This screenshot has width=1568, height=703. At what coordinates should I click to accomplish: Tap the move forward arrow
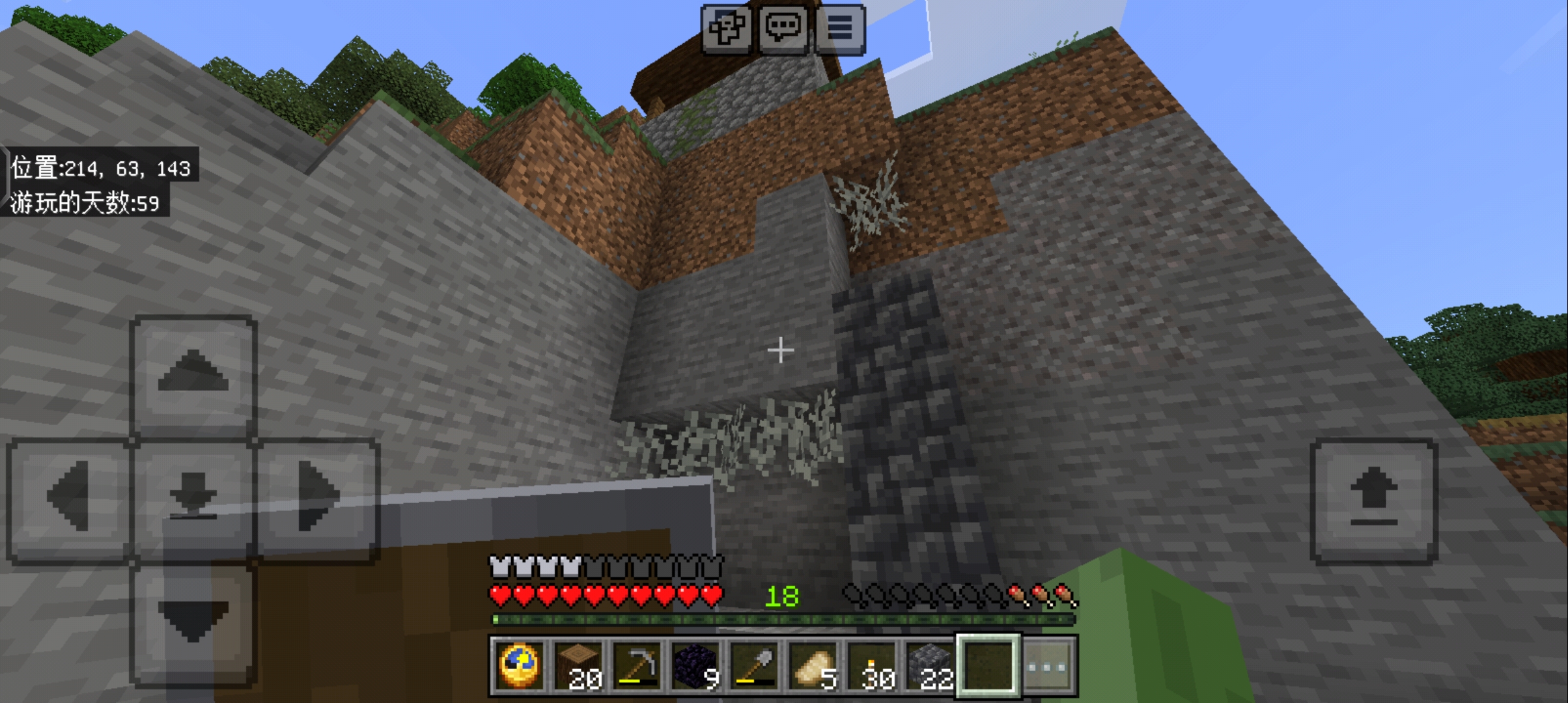(x=193, y=375)
